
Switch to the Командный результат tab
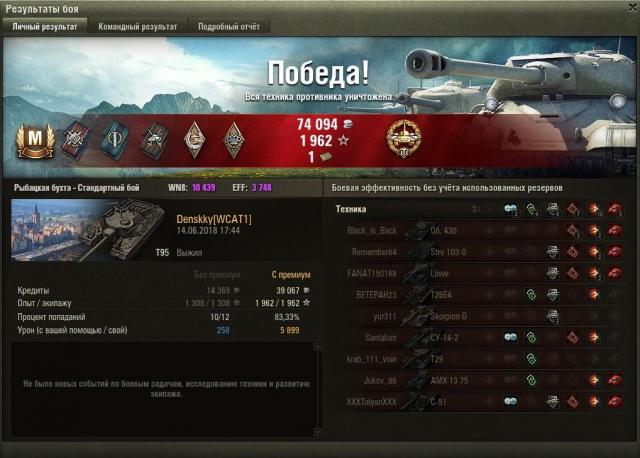[x=139, y=27]
